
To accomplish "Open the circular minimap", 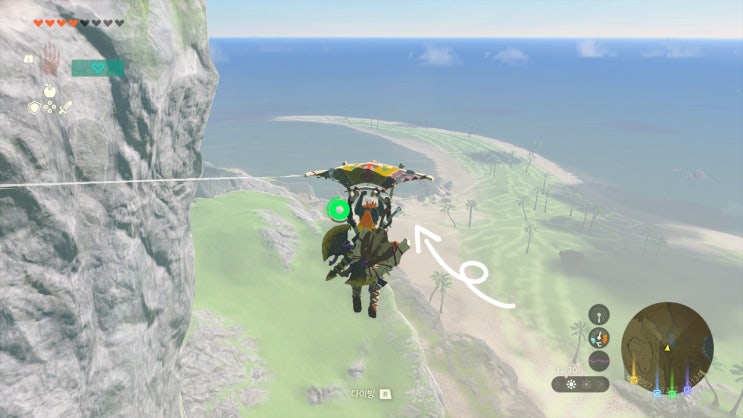I will coord(667,347).
